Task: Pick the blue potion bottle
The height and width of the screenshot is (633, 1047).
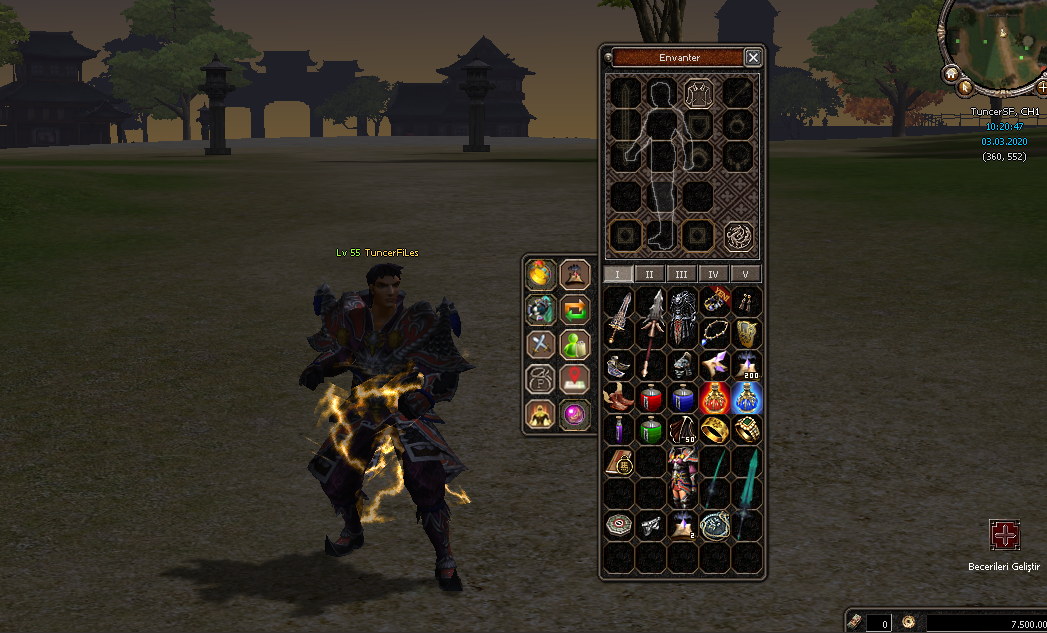Action: click(682, 398)
